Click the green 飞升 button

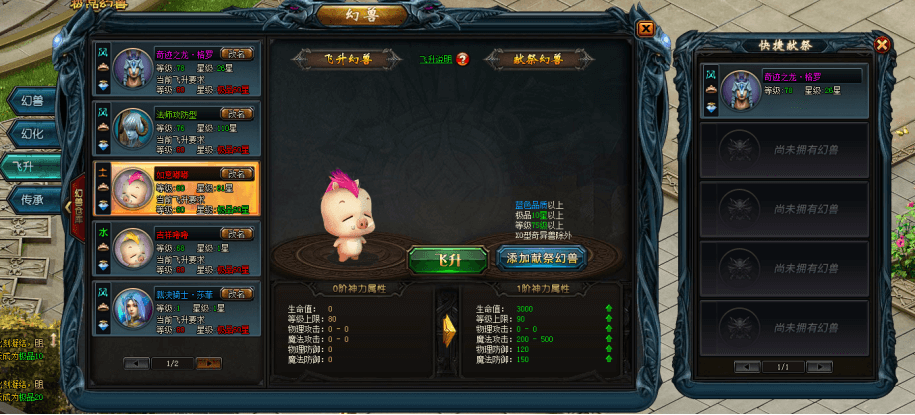449,258
